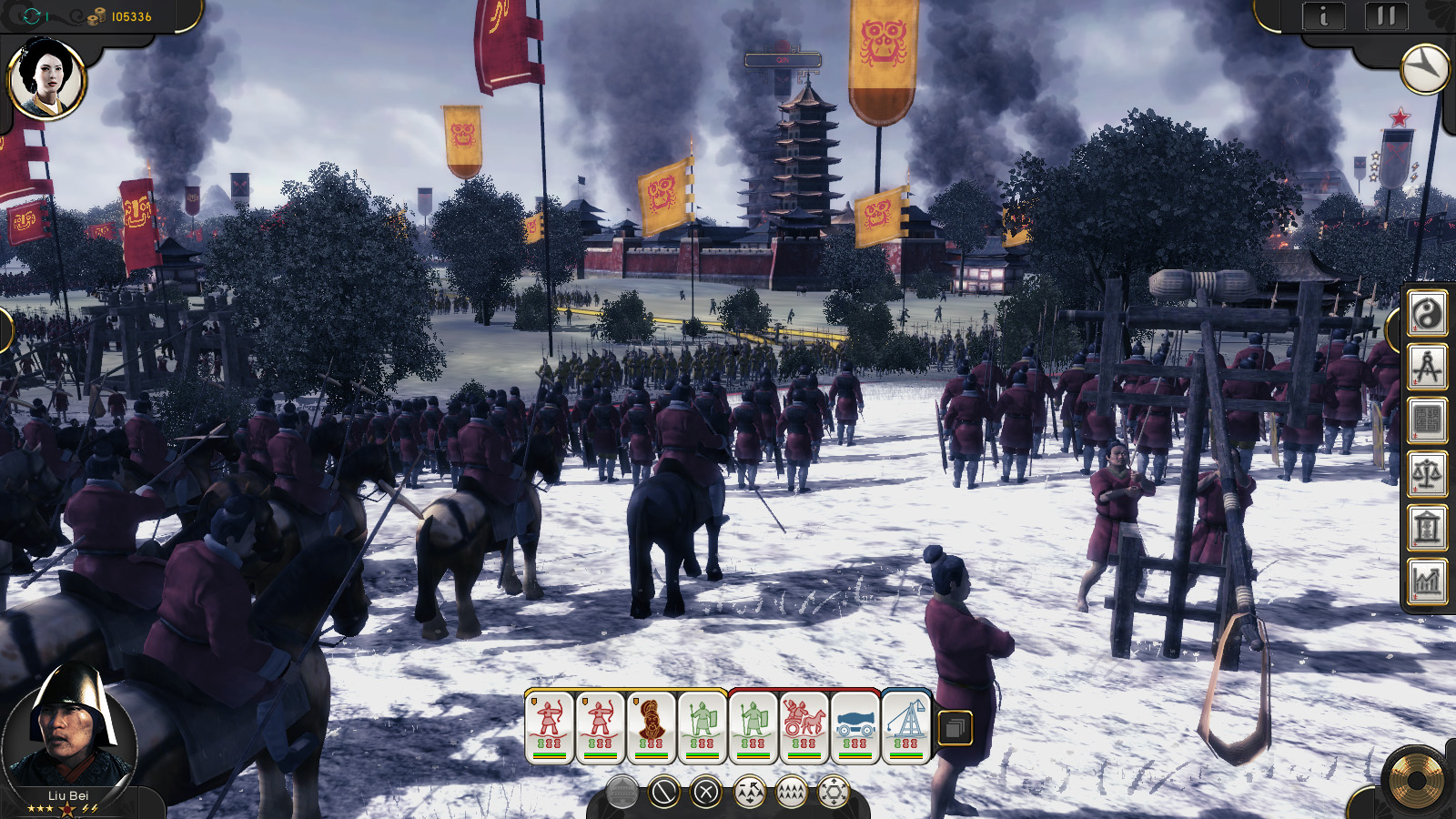Expand the stacked units group selector
Viewport: 1456px width, 819px height.
pyautogui.click(x=955, y=727)
